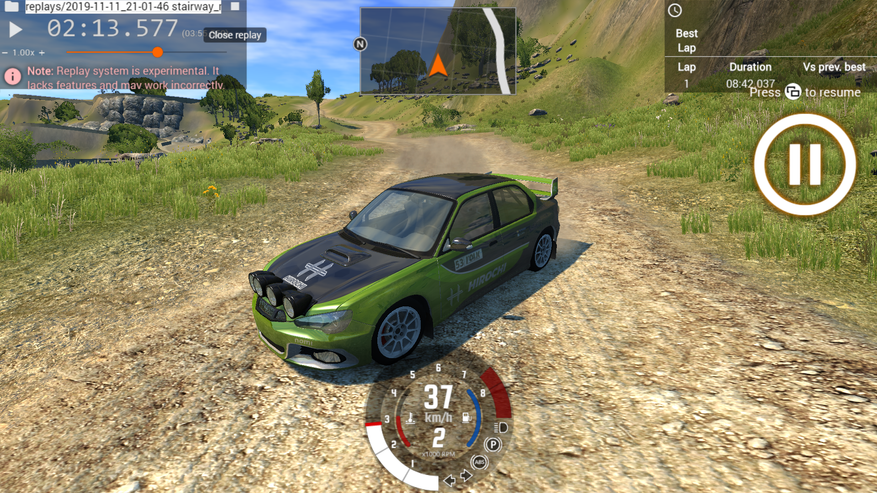Resume with the large circular pause button
877x493 pixels.
click(805, 165)
